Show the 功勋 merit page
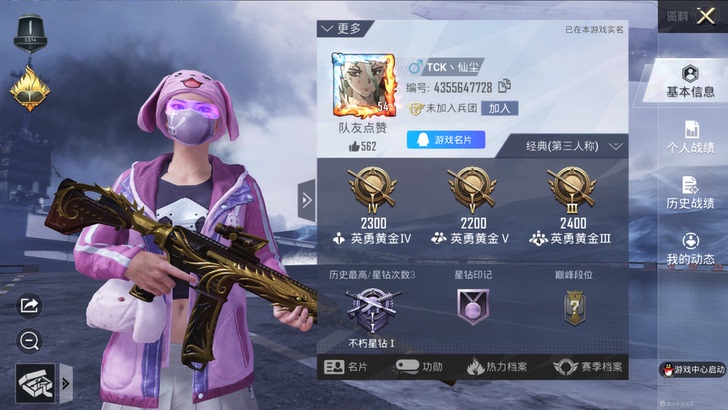Image resolution: width=728 pixels, height=410 pixels. pyautogui.click(x=418, y=367)
